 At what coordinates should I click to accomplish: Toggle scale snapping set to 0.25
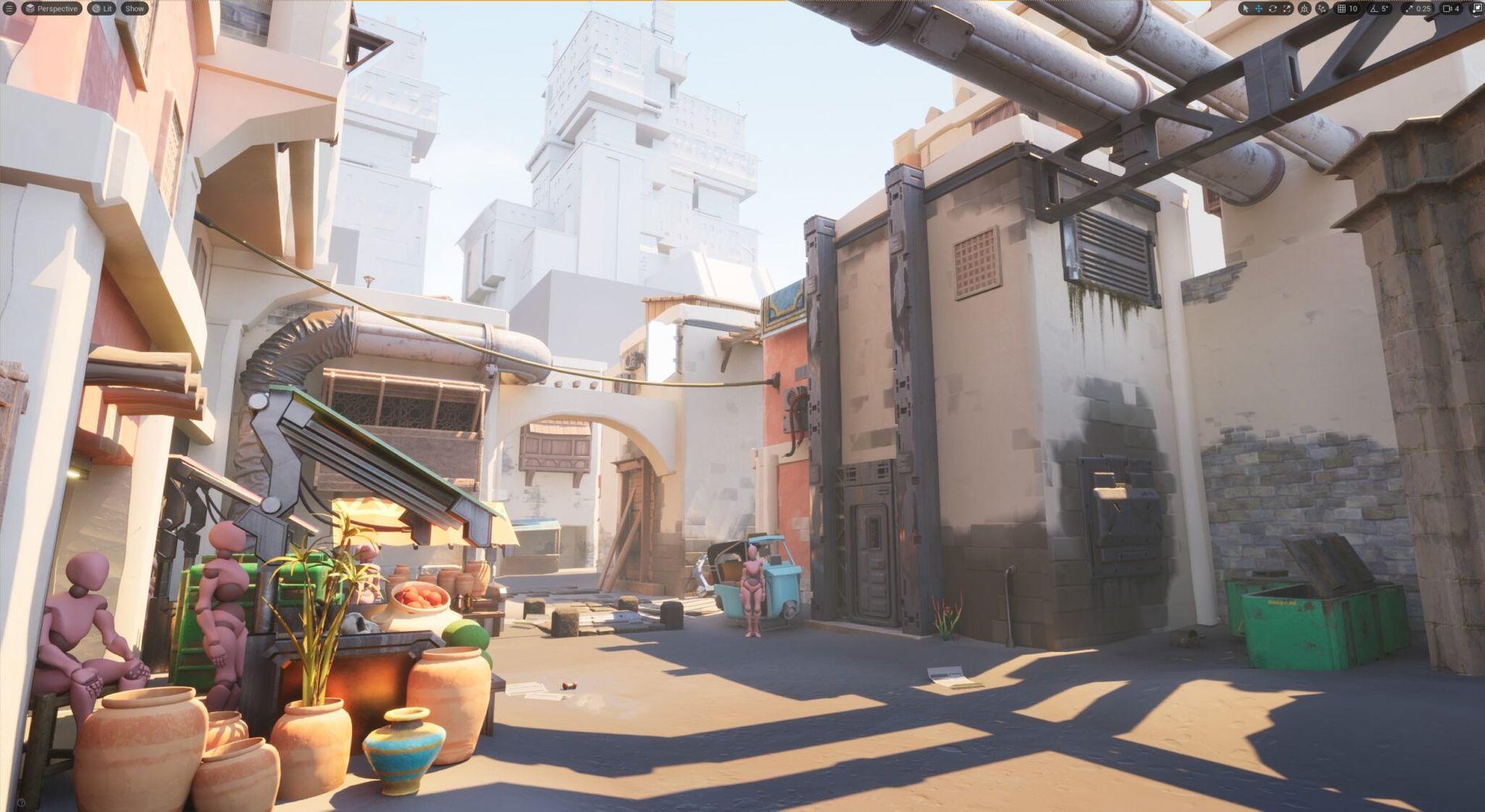[1418, 9]
